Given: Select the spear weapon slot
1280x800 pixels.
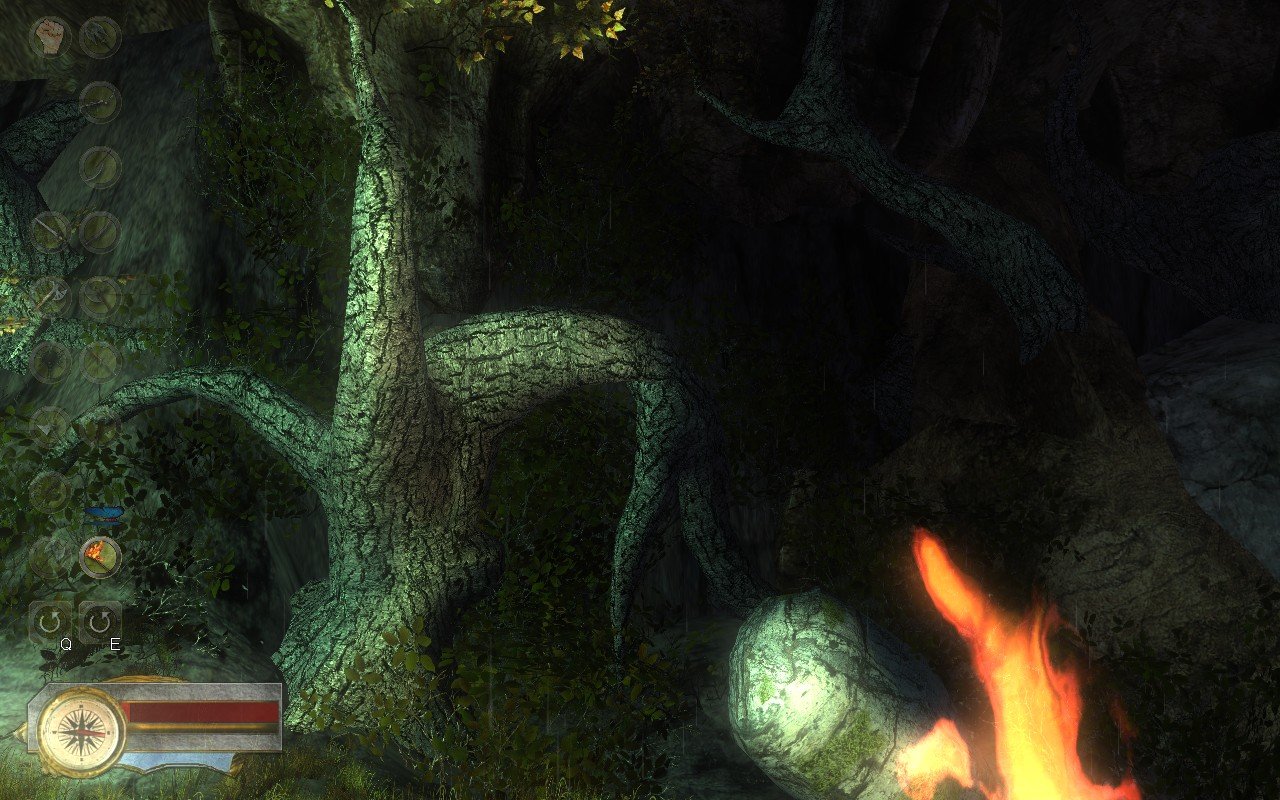Looking at the screenshot, I should click(101, 101).
